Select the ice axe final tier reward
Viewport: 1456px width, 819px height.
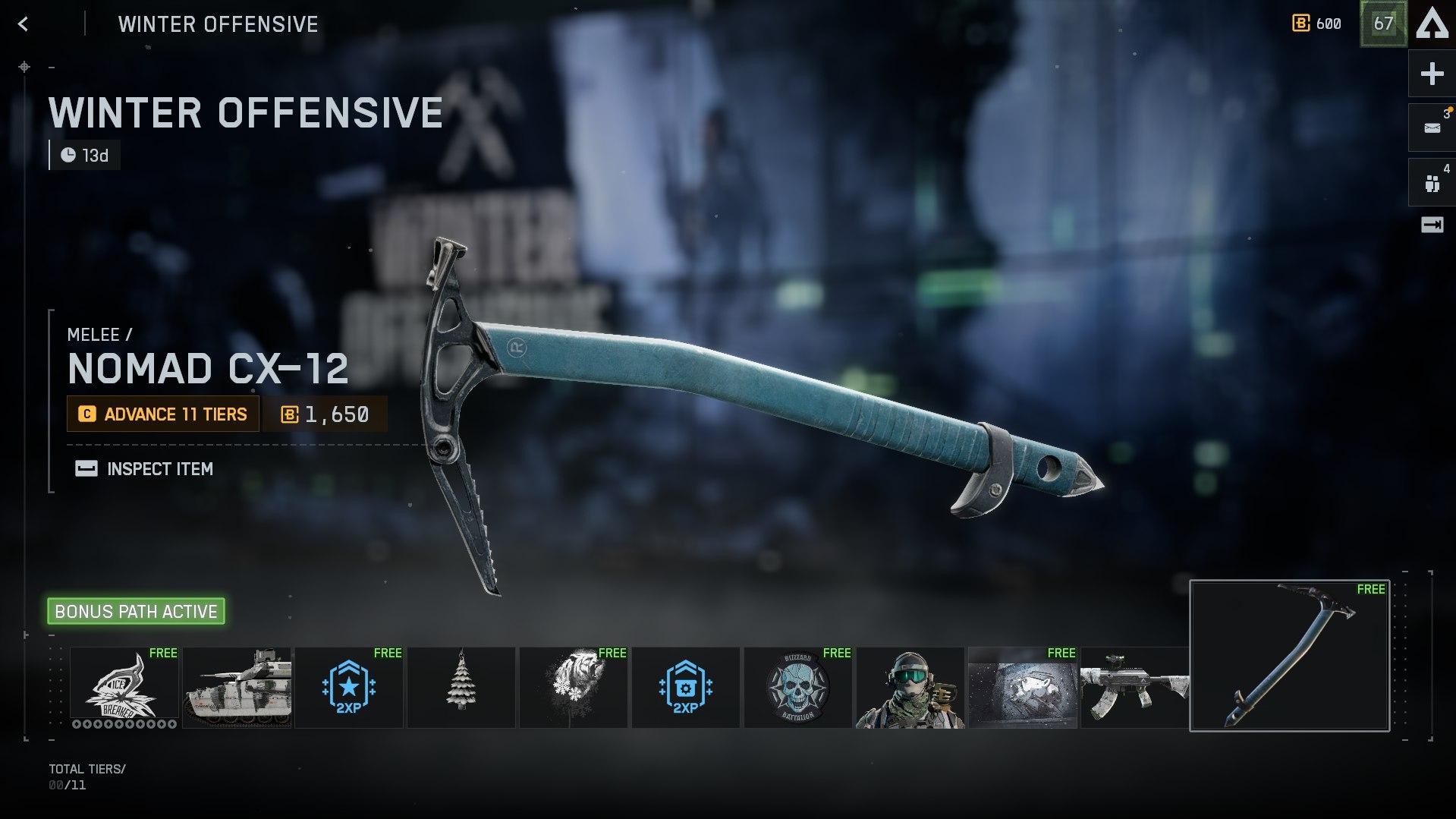[x=1290, y=656]
